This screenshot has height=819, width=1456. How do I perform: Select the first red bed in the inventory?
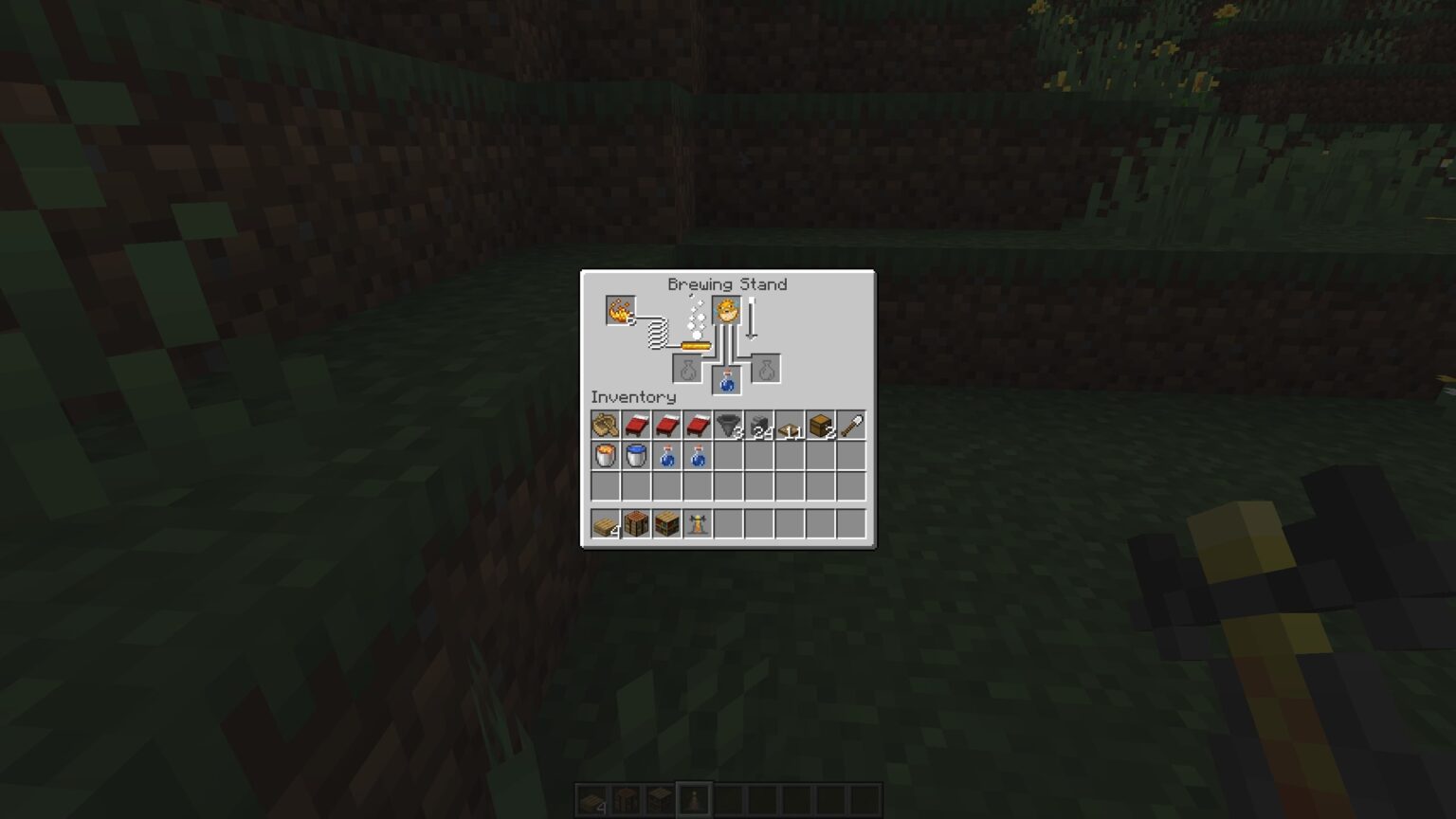point(637,427)
